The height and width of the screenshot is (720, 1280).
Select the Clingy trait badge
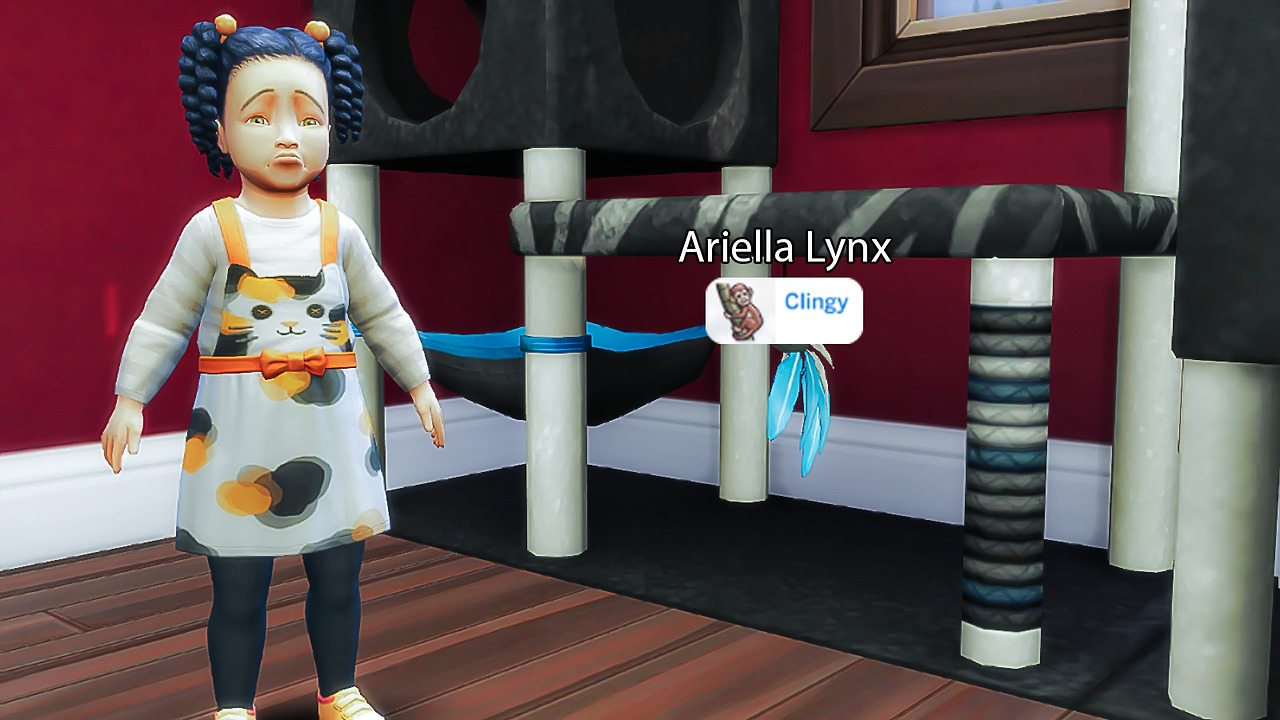(784, 310)
